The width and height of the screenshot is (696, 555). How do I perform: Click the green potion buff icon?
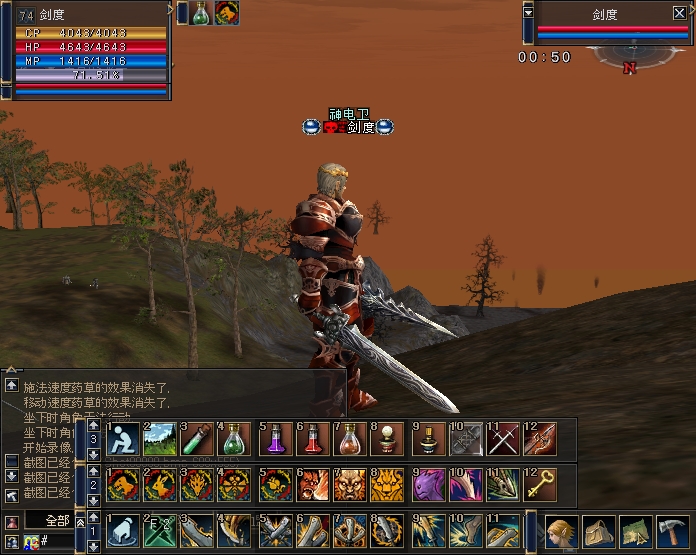[201, 13]
